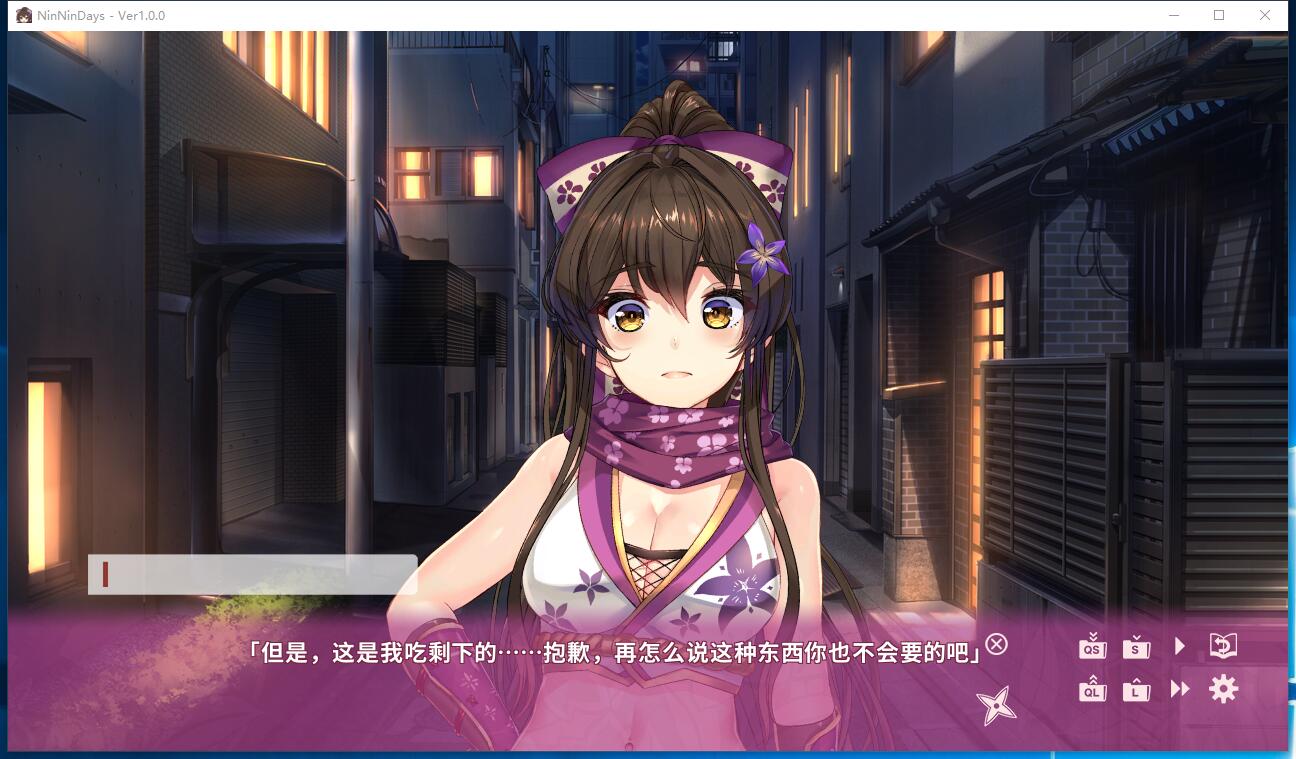Open game settings with the gear icon
Image resolution: width=1296 pixels, height=759 pixels.
[x=1222, y=689]
